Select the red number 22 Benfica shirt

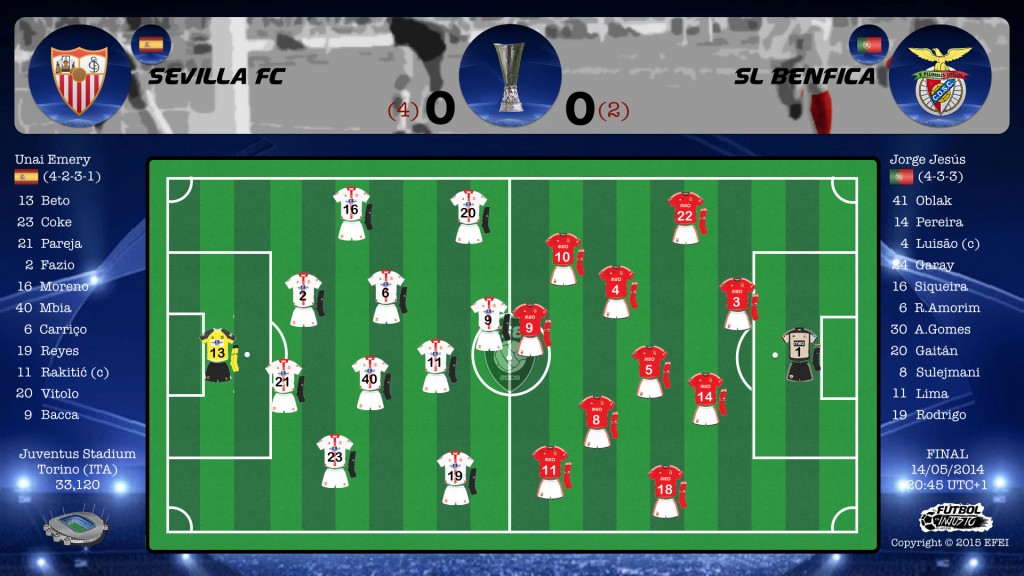685,217
